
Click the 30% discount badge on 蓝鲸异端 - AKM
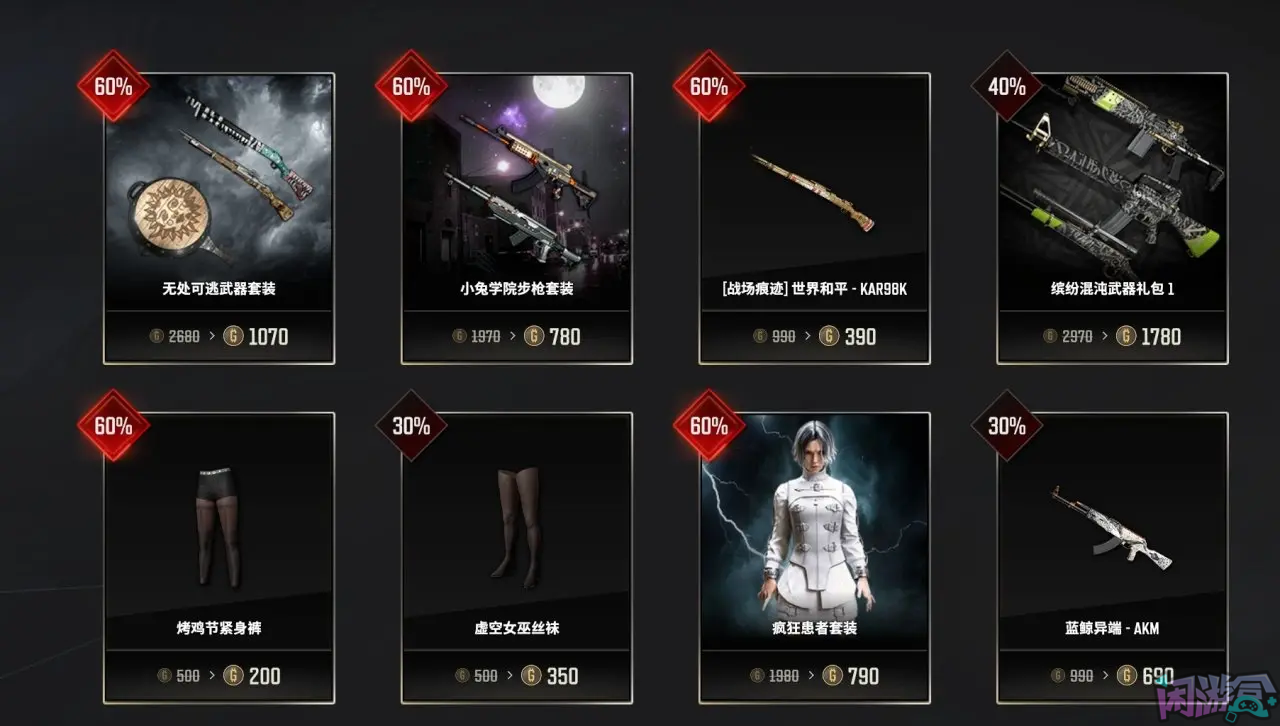[1006, 426]
